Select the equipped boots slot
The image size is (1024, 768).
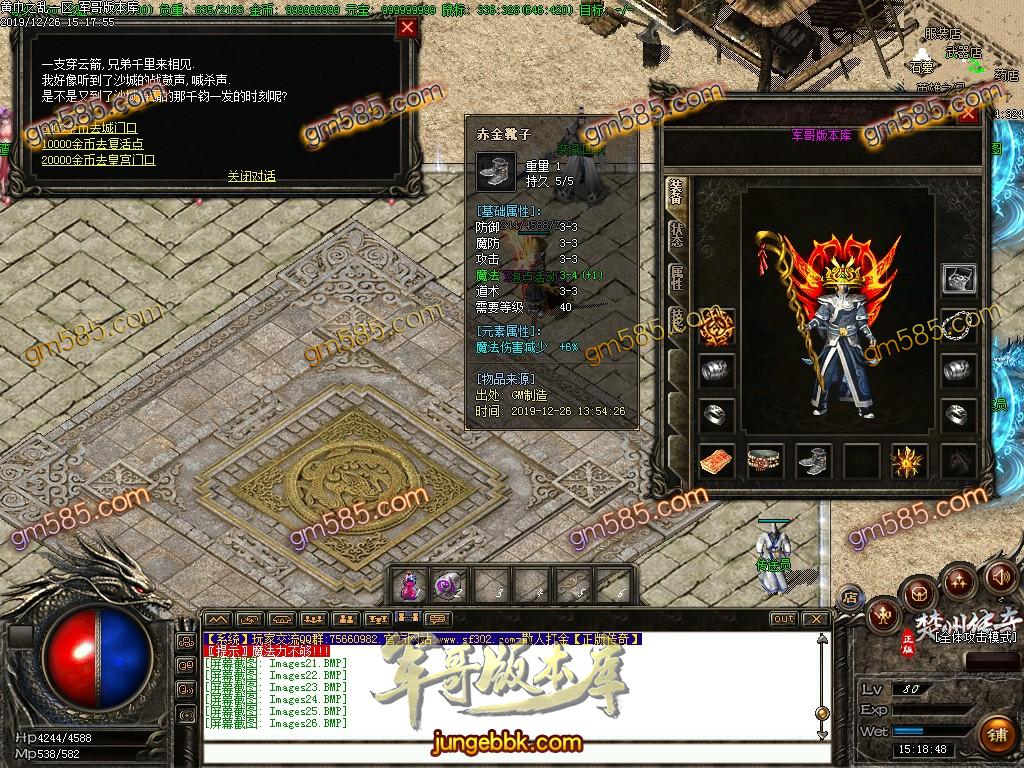(814, 461)
